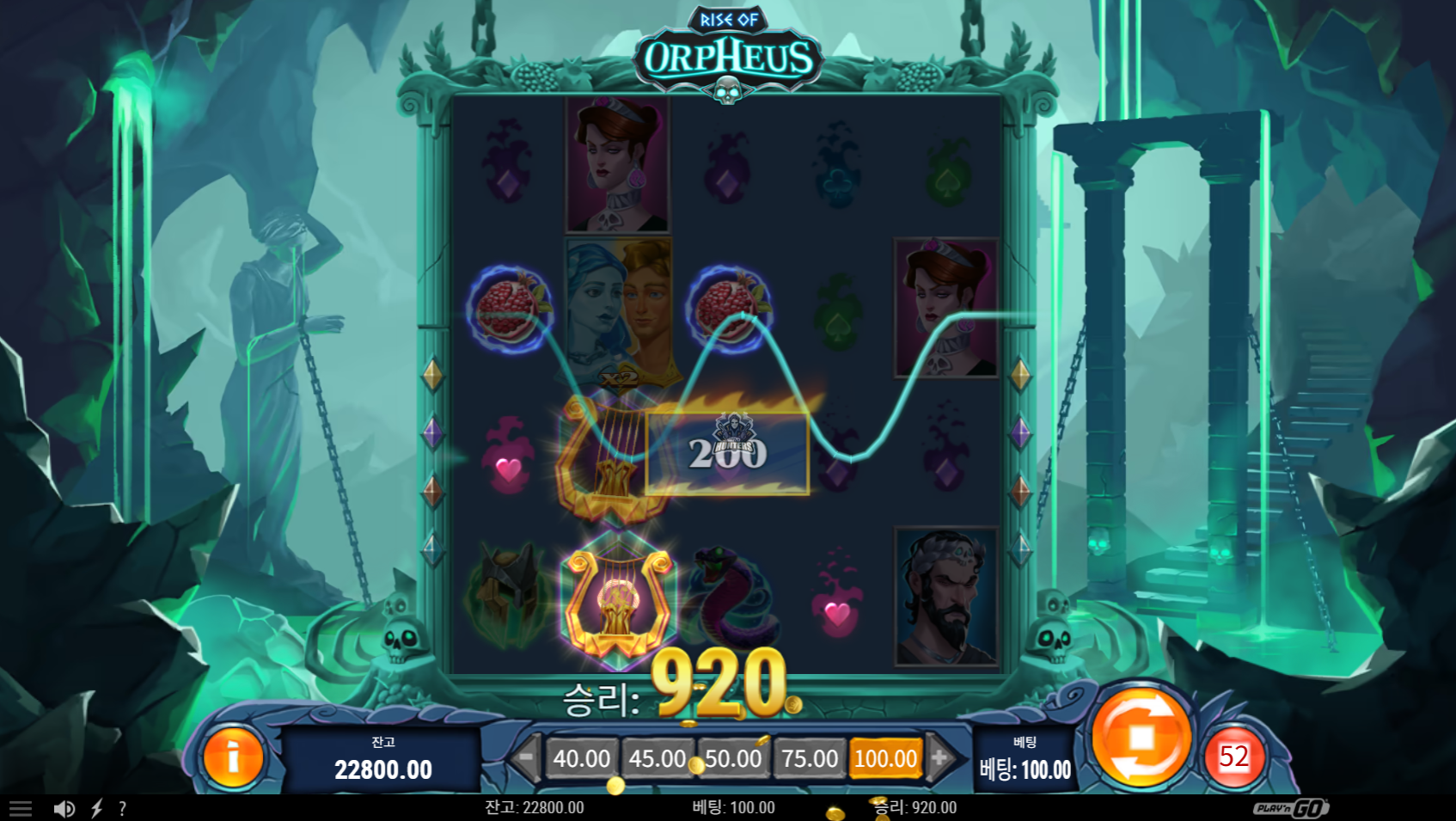Choose the 45.00 bet value
Viewport: 1456px width, 821px height.
point(658,758)
